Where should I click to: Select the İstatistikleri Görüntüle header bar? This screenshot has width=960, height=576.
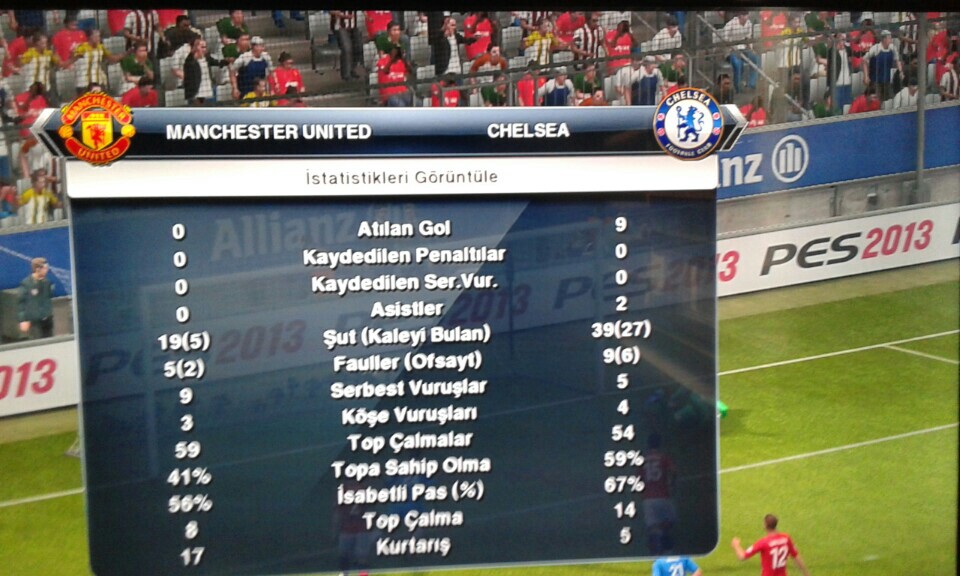tap(400, 177)
